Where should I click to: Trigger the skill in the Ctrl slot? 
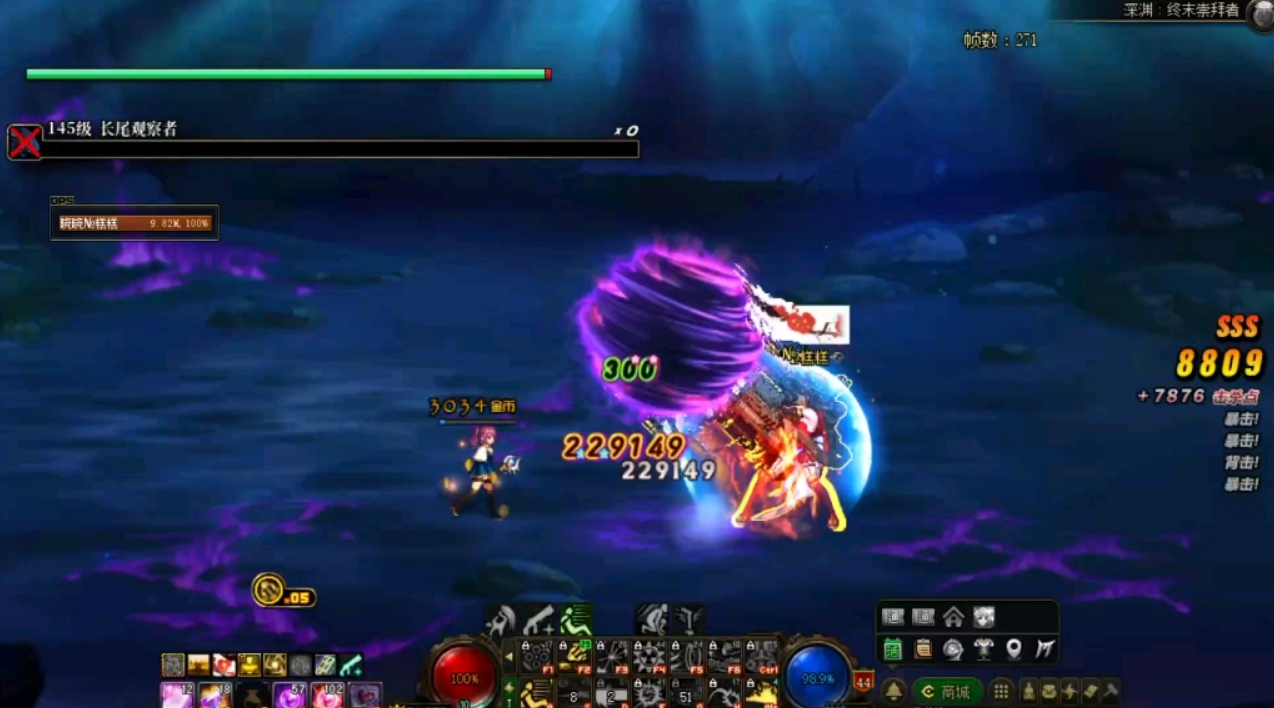(762, 656)
